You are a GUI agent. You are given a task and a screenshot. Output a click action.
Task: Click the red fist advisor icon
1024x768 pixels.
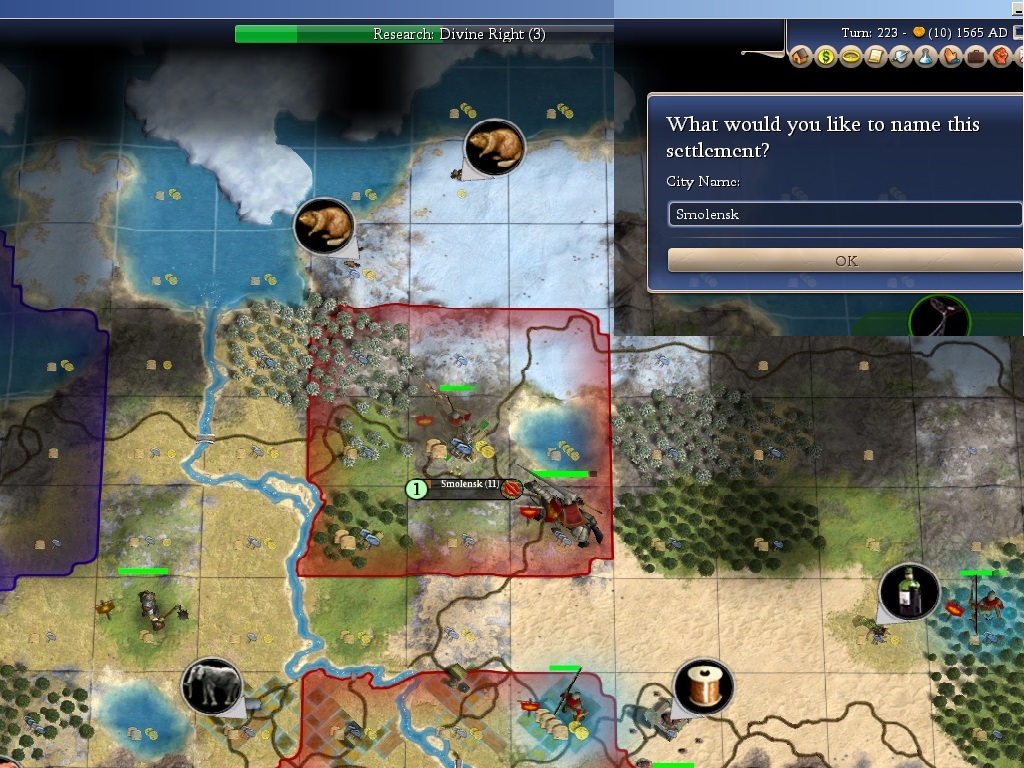[1000, 57]
